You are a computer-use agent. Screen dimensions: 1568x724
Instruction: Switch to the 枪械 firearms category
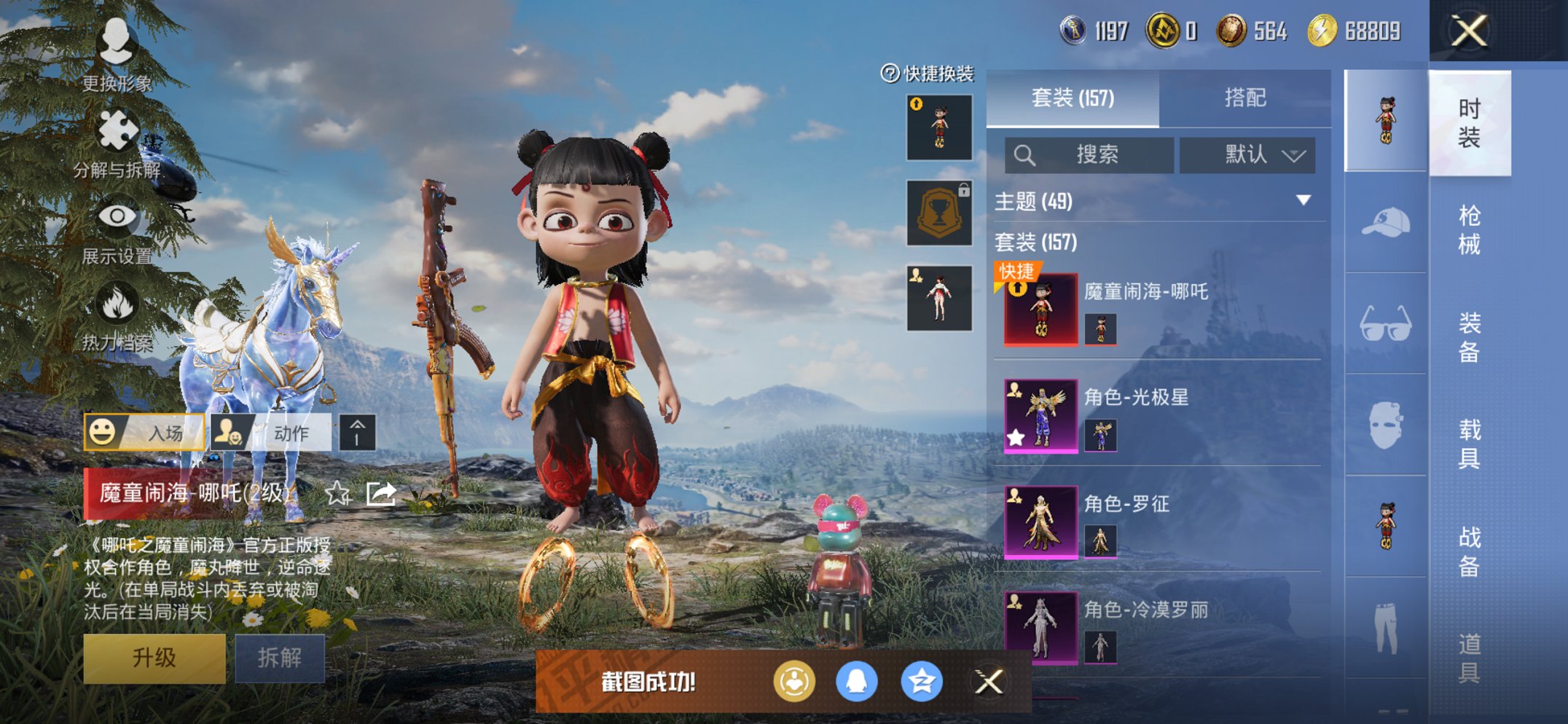click(1469, 230)
